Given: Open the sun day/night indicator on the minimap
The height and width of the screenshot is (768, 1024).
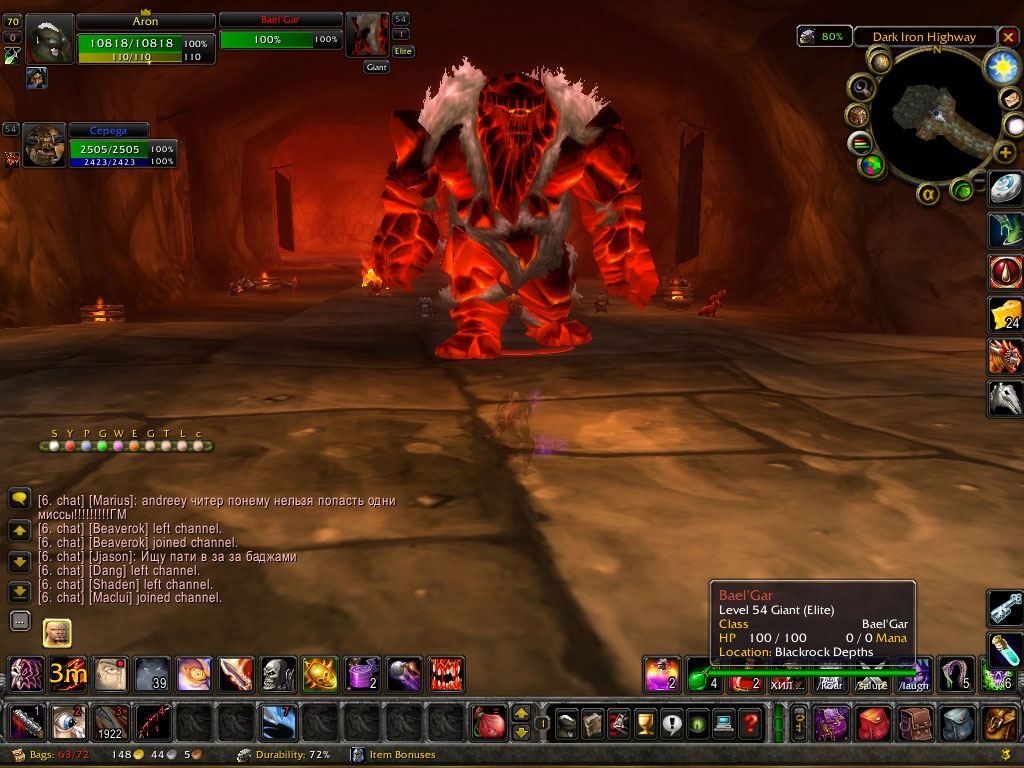Looking at the screenshot, I should 1000,66.
